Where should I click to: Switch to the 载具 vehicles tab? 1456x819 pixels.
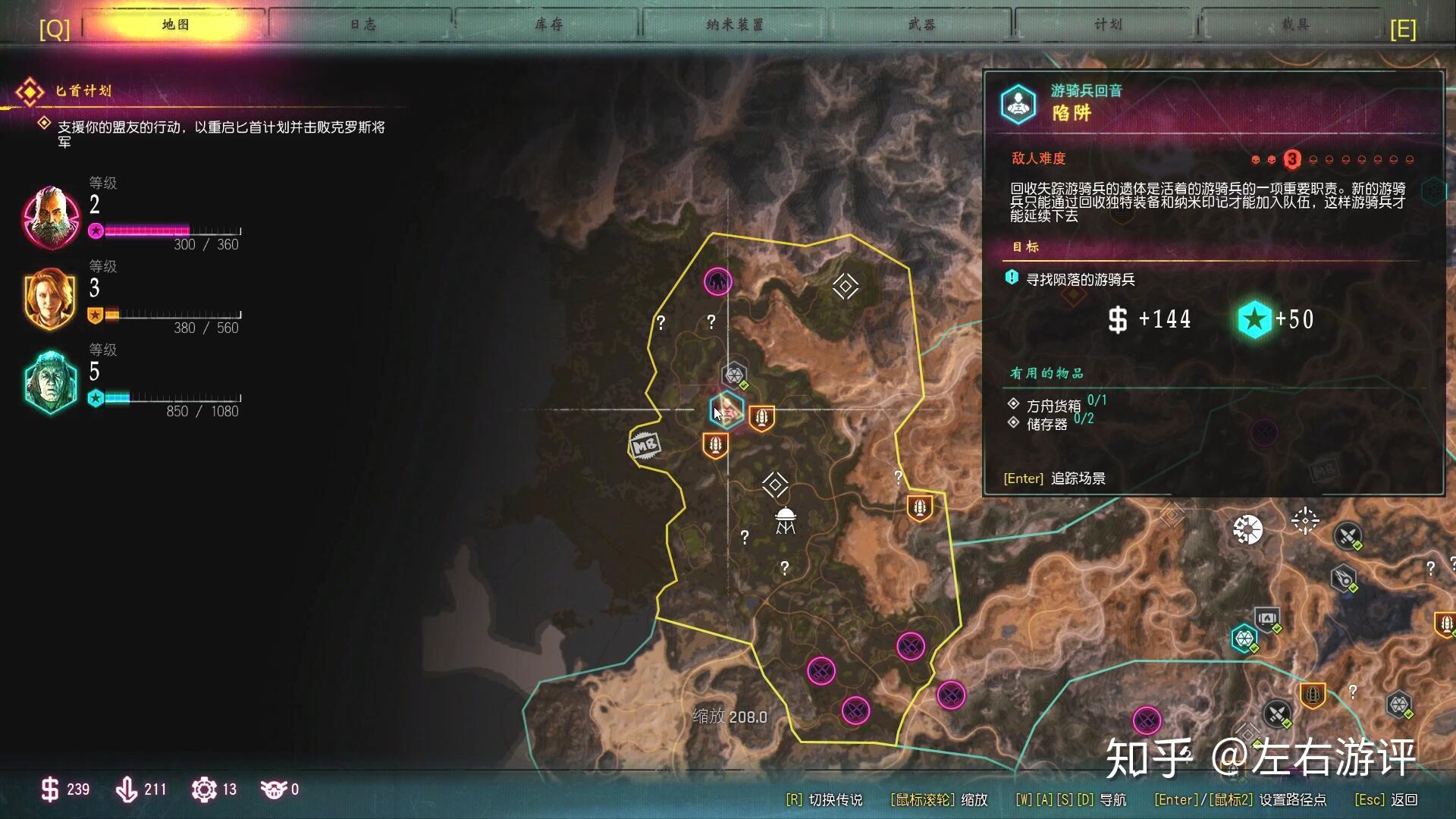pyautogui.click(x=1294, y=25)
